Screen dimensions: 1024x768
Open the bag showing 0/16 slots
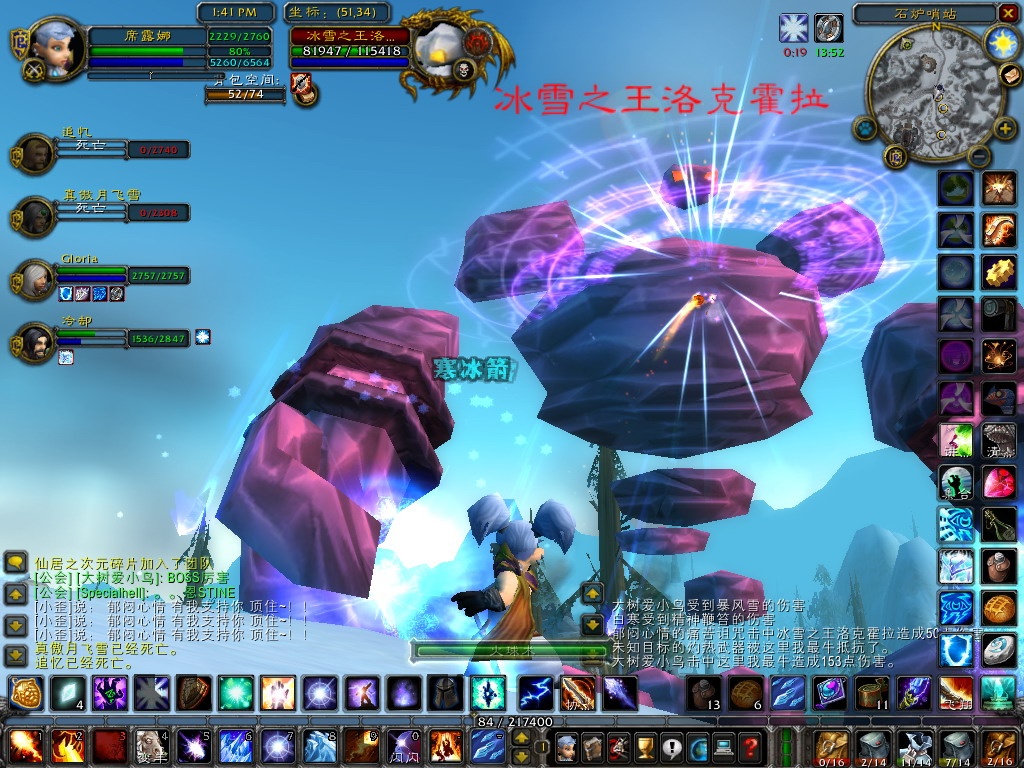point(830,746)
